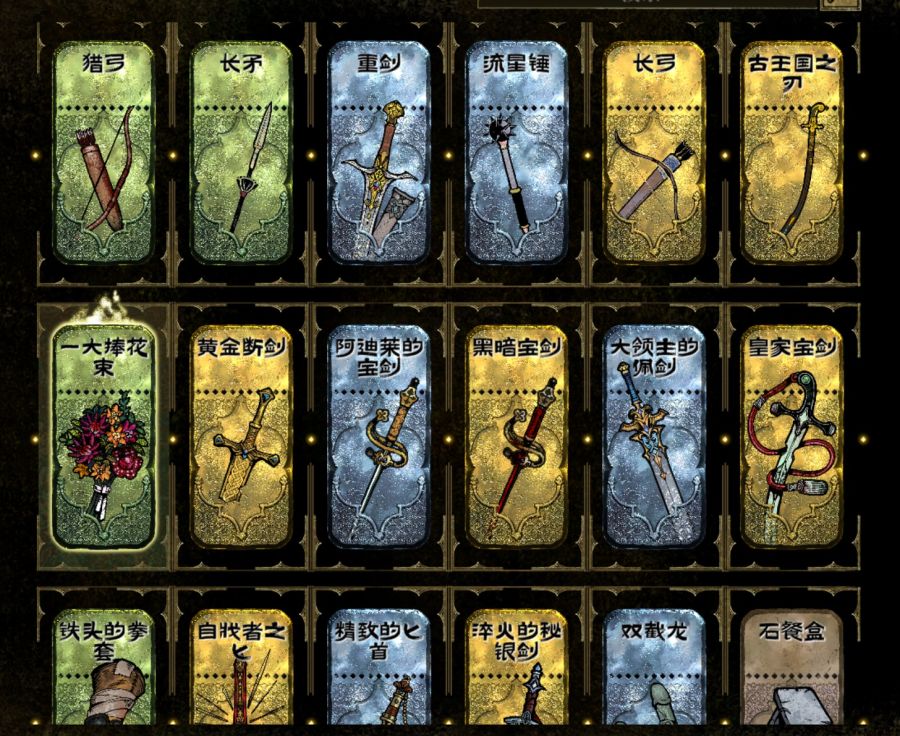Select the 皇家宝剑 royal sword card
Screen dimensions: 900x736
click(x=793, y=436)
